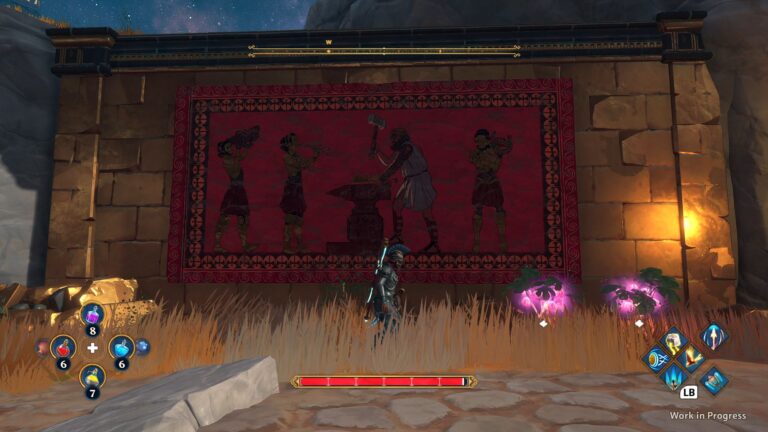Use the red health potion
This screenshot has height=432, width=768.
[63, 348]
